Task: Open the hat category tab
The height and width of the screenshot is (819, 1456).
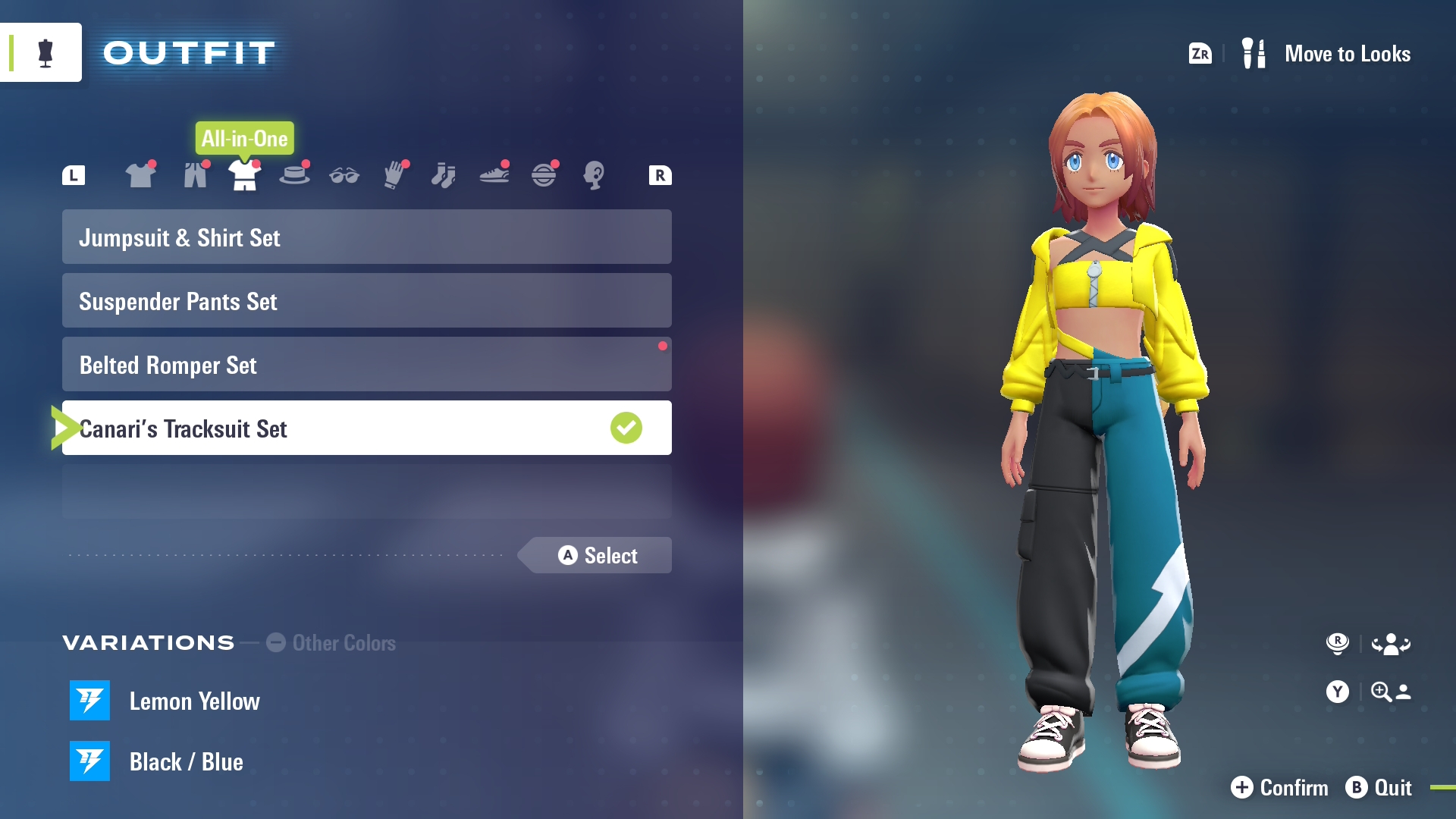Action: tap(294, 176)
